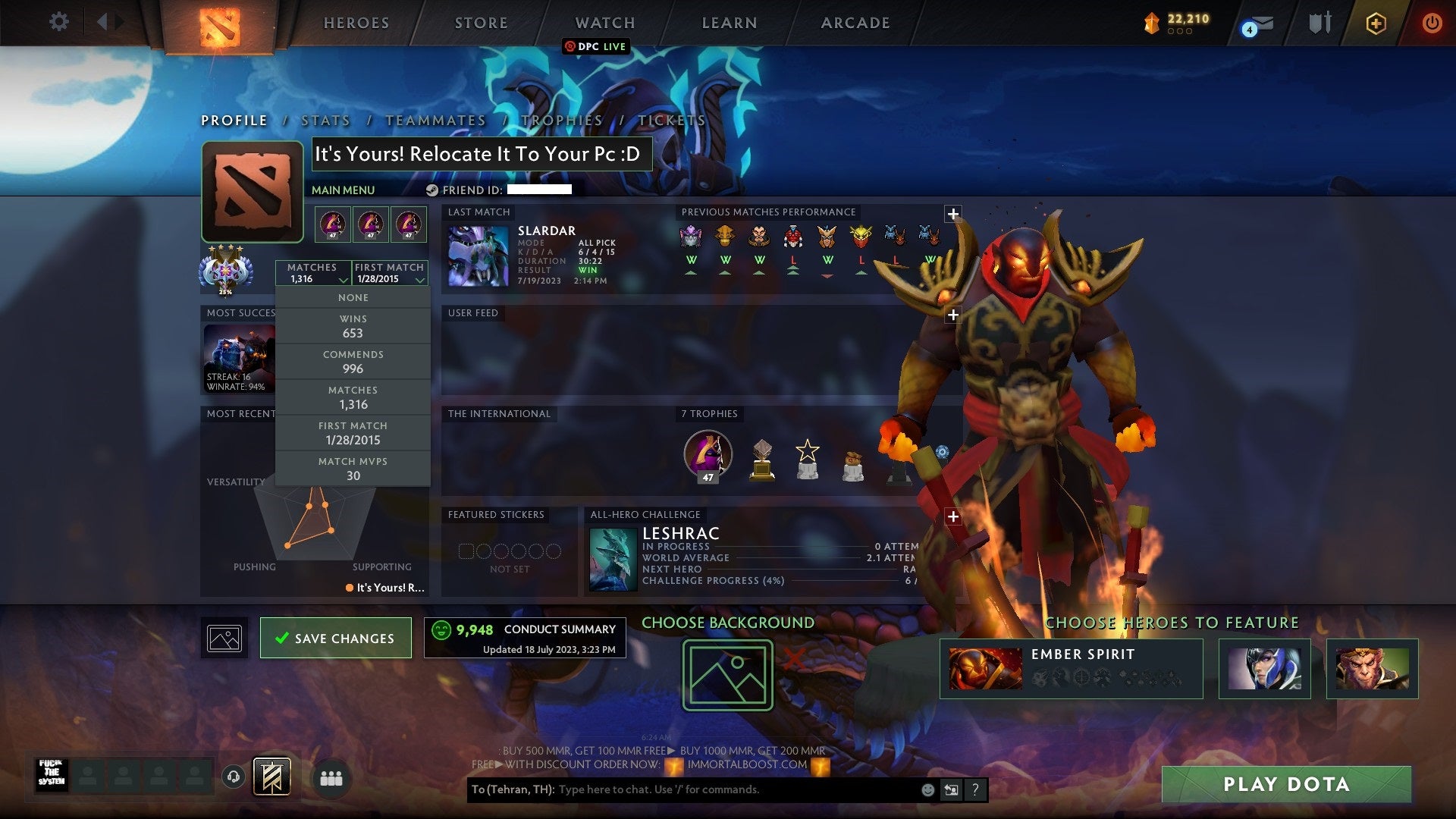This screenshot has width=1456, height=819.
Task: Select NONE from the stat options list
Action: click(x=353, y=297)
